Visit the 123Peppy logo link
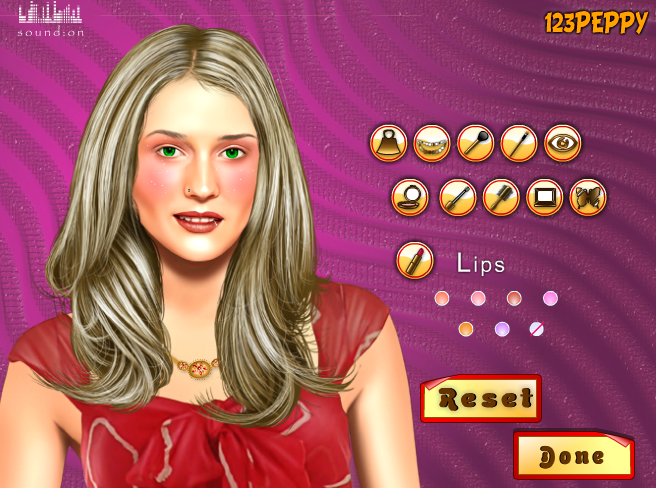This screenshot has width=656, height=488. tap(596, 23)
